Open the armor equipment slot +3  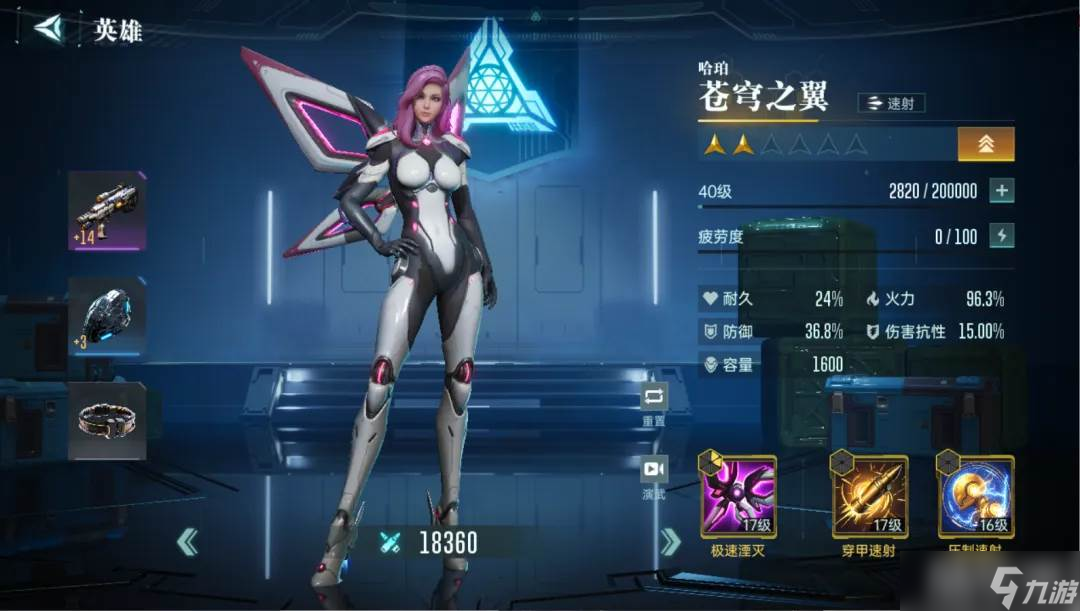tap(107, 315)
